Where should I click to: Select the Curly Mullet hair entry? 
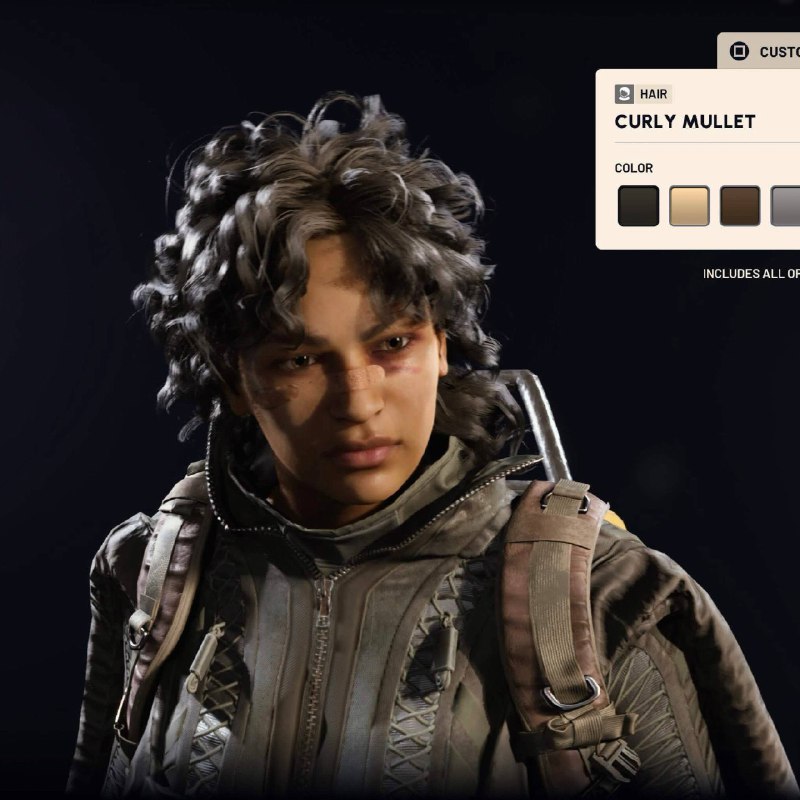tap(685, 122)
